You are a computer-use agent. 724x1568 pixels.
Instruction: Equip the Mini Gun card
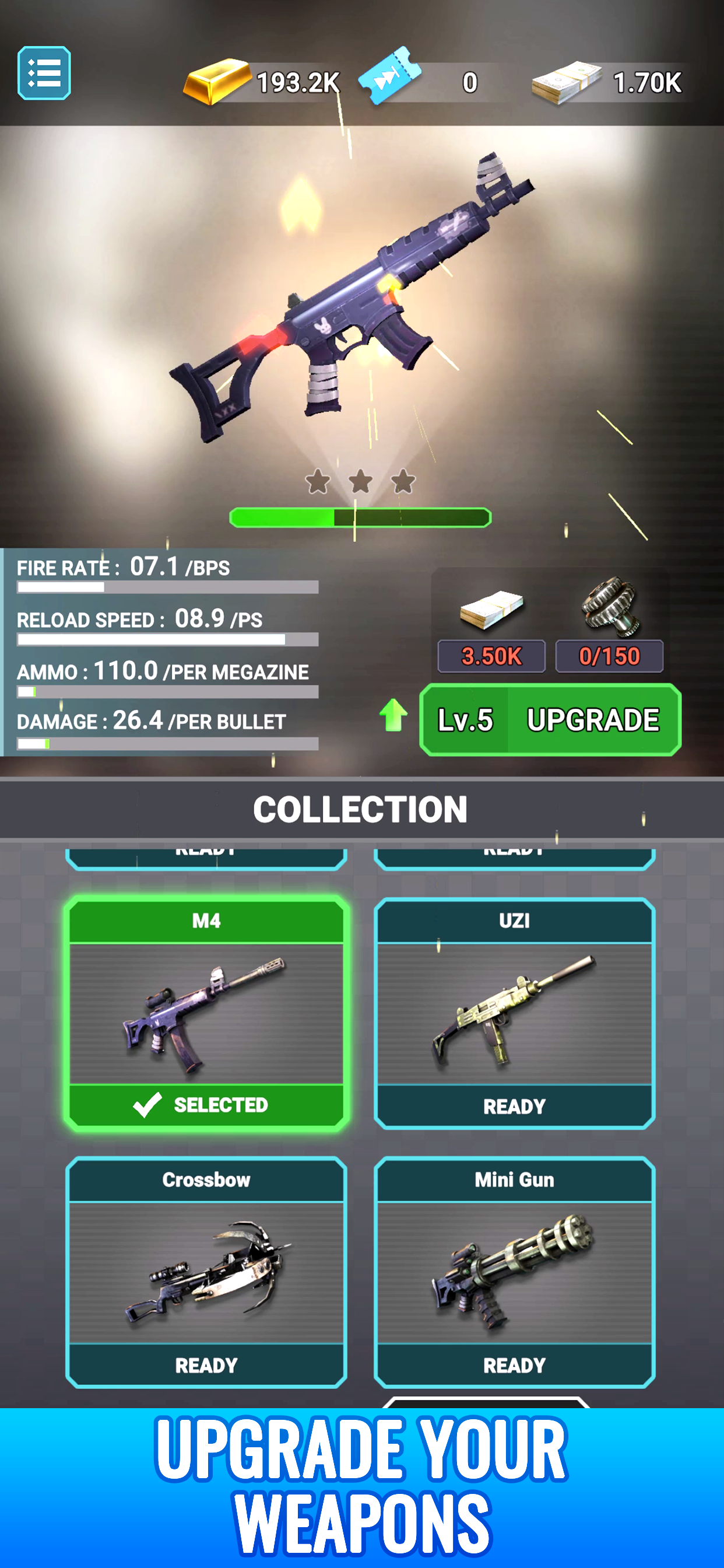coord(514,1271)
